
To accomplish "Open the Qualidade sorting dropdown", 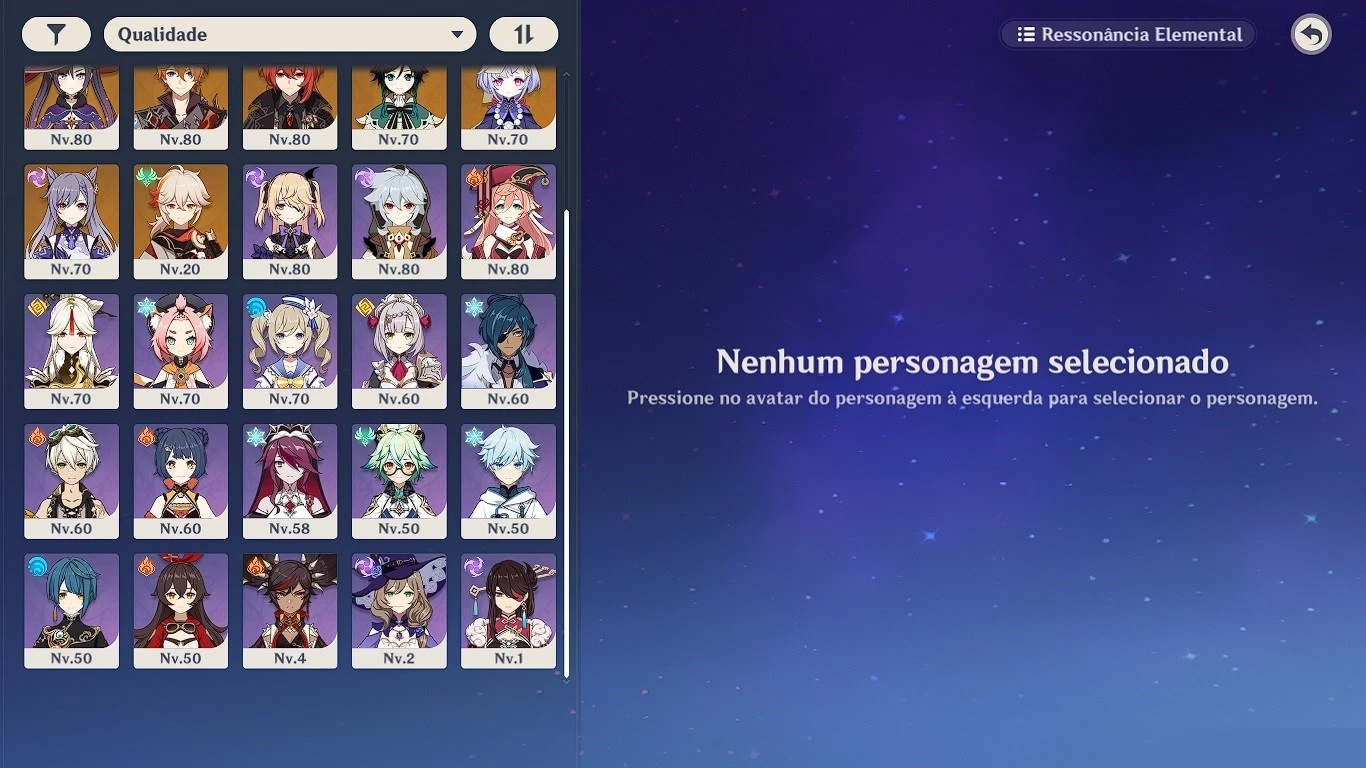I will [x=290, y=33].
